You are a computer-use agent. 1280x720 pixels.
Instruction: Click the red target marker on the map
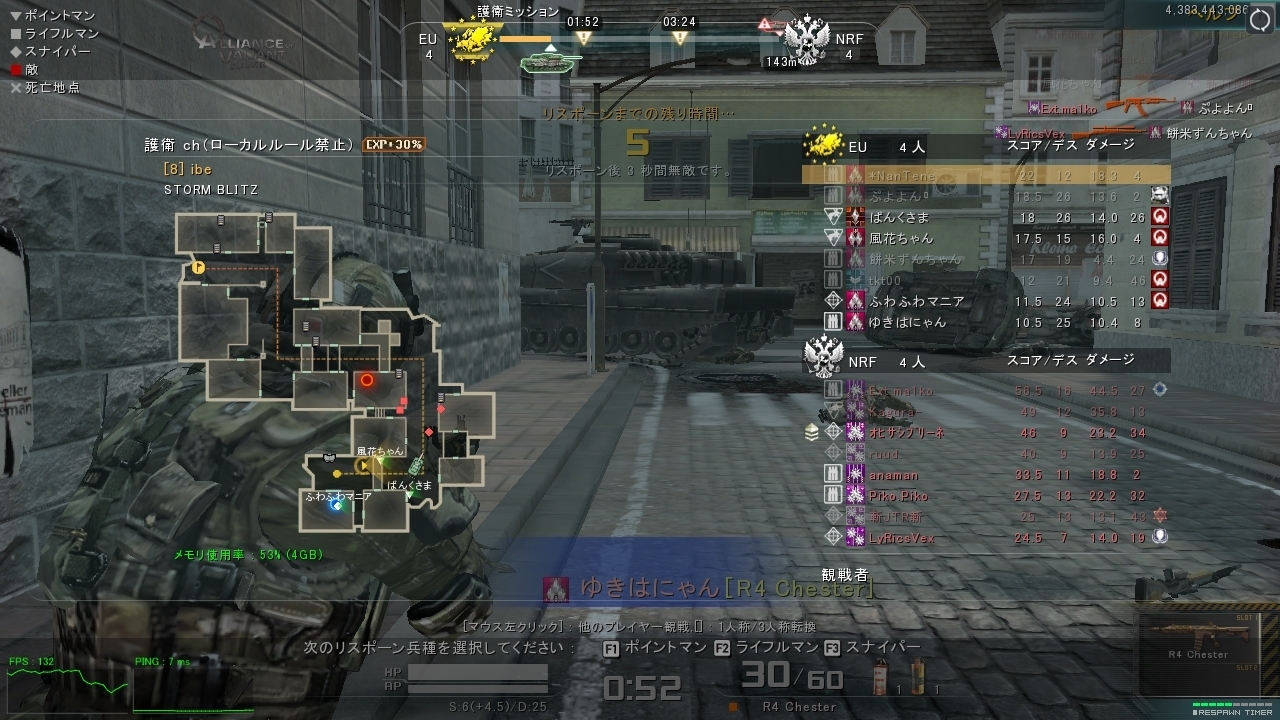coord(367,380)
